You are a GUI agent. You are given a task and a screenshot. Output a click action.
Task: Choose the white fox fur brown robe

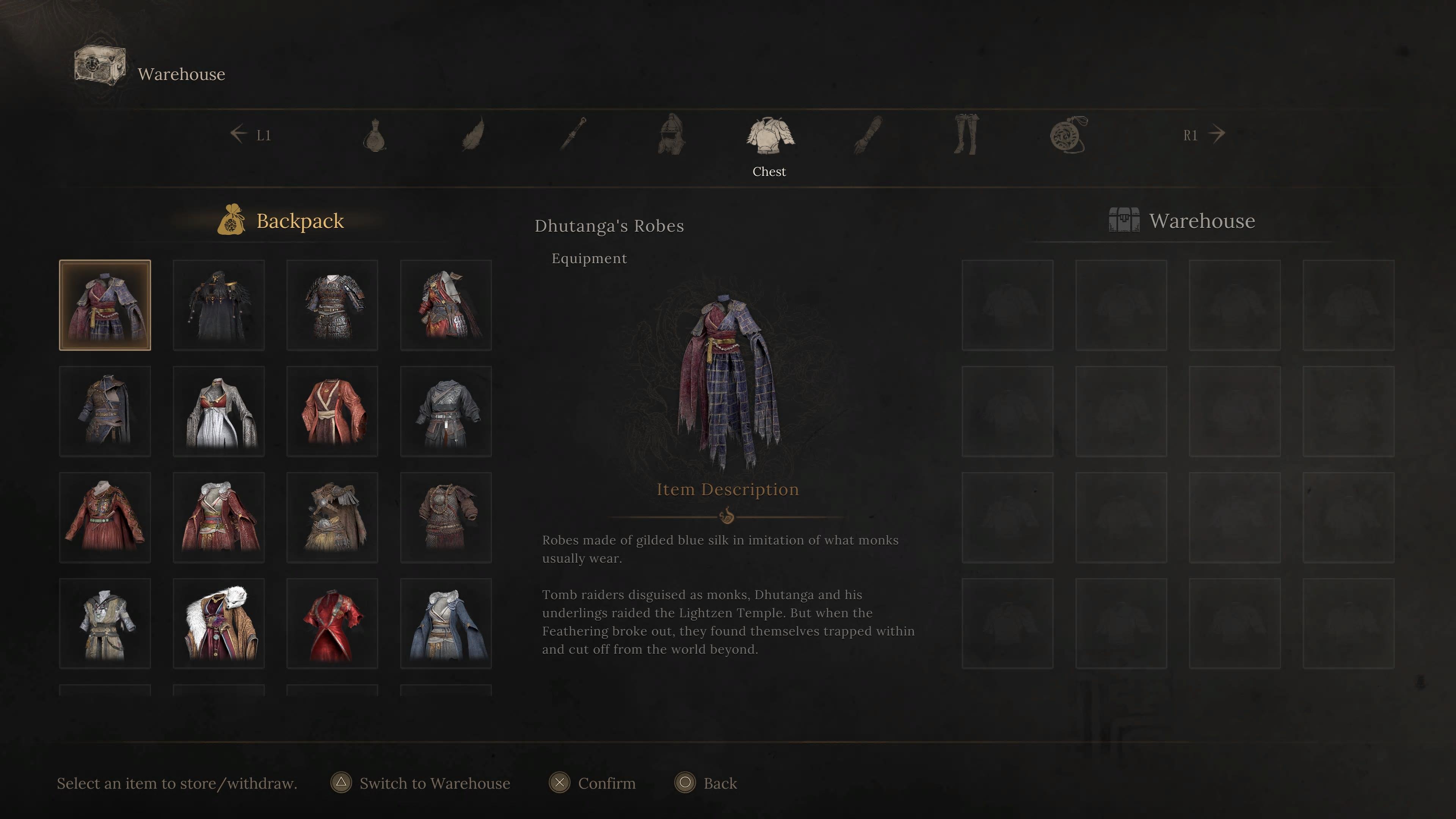click(219, 623)
